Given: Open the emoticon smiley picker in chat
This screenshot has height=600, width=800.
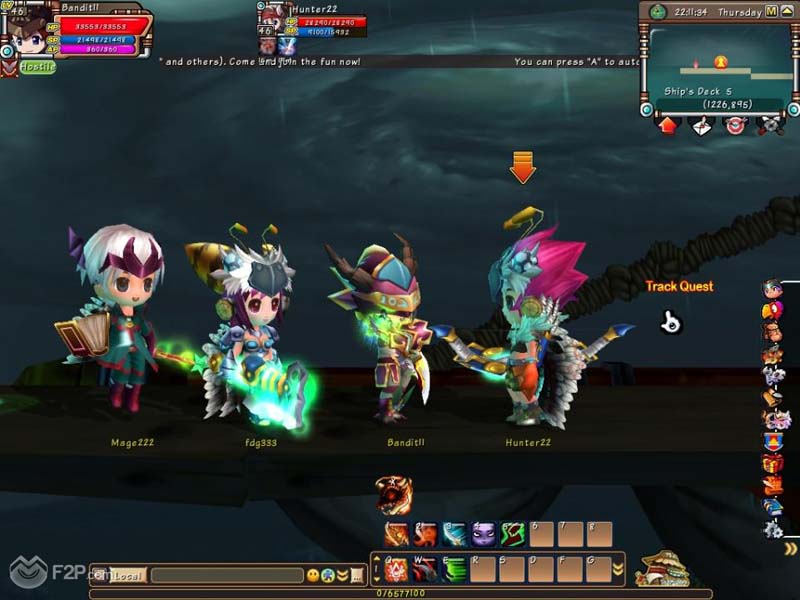Looking at the screenshot, I should [x=313, y=575].
